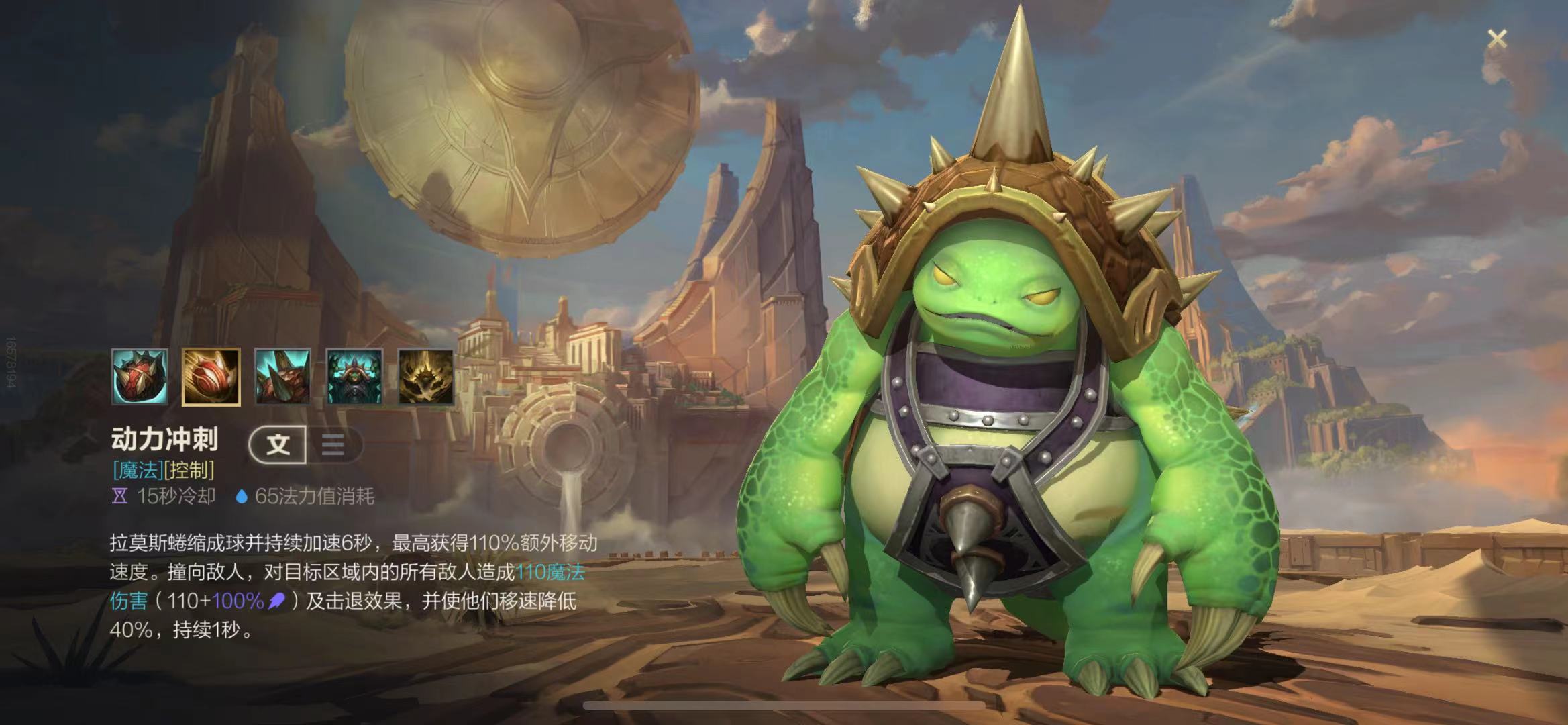Open the golden ground-slam ultimate ability
Screen dimensions: 1568x725
[425, 377]
